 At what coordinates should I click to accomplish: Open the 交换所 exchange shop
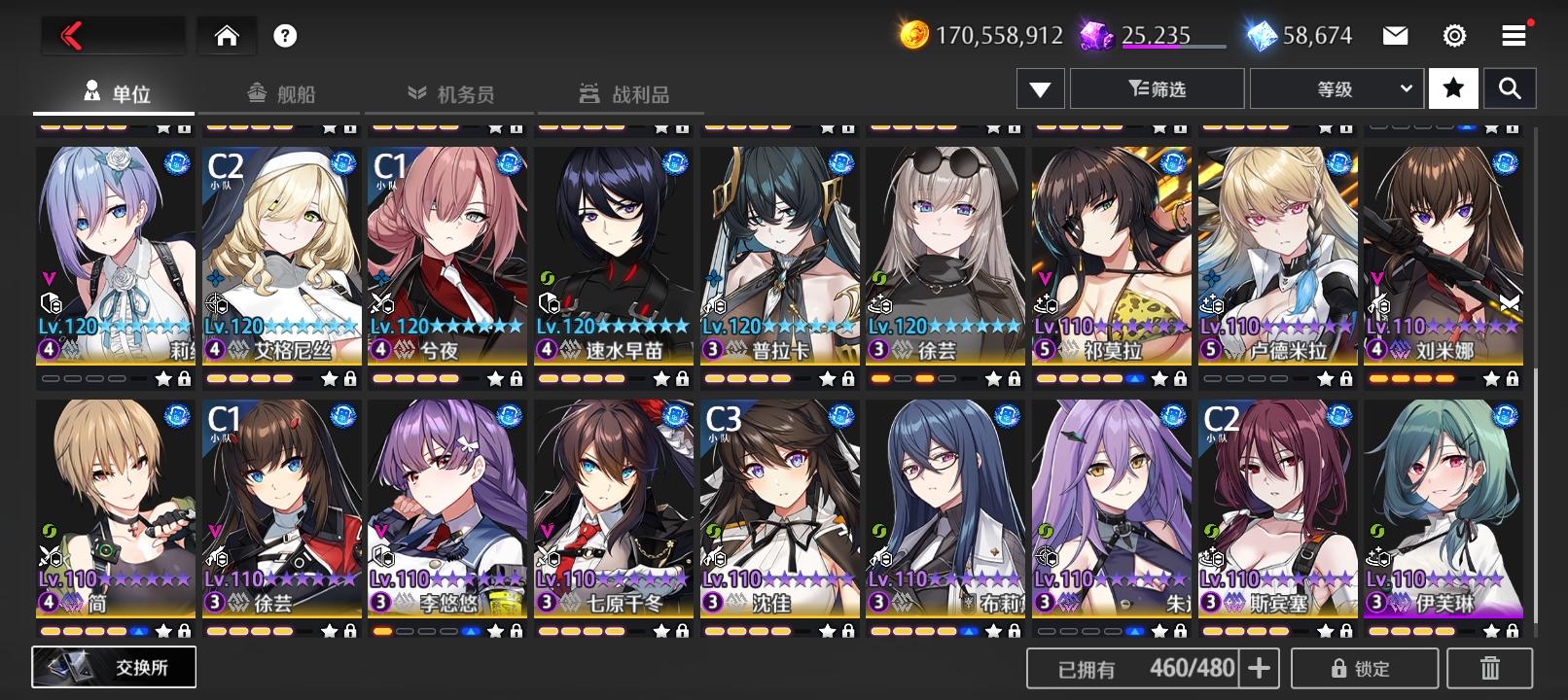[x=114, y=667]
